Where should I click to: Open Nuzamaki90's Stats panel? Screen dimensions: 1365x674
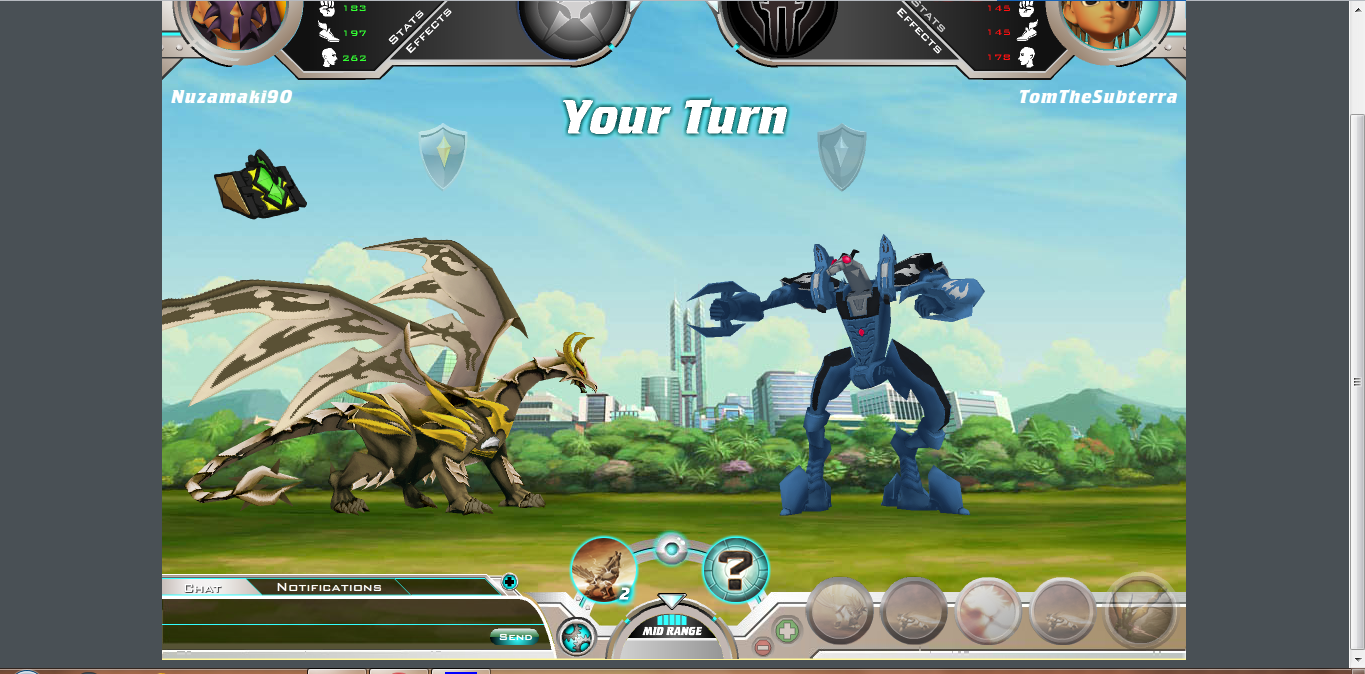[x=406, y=27]
